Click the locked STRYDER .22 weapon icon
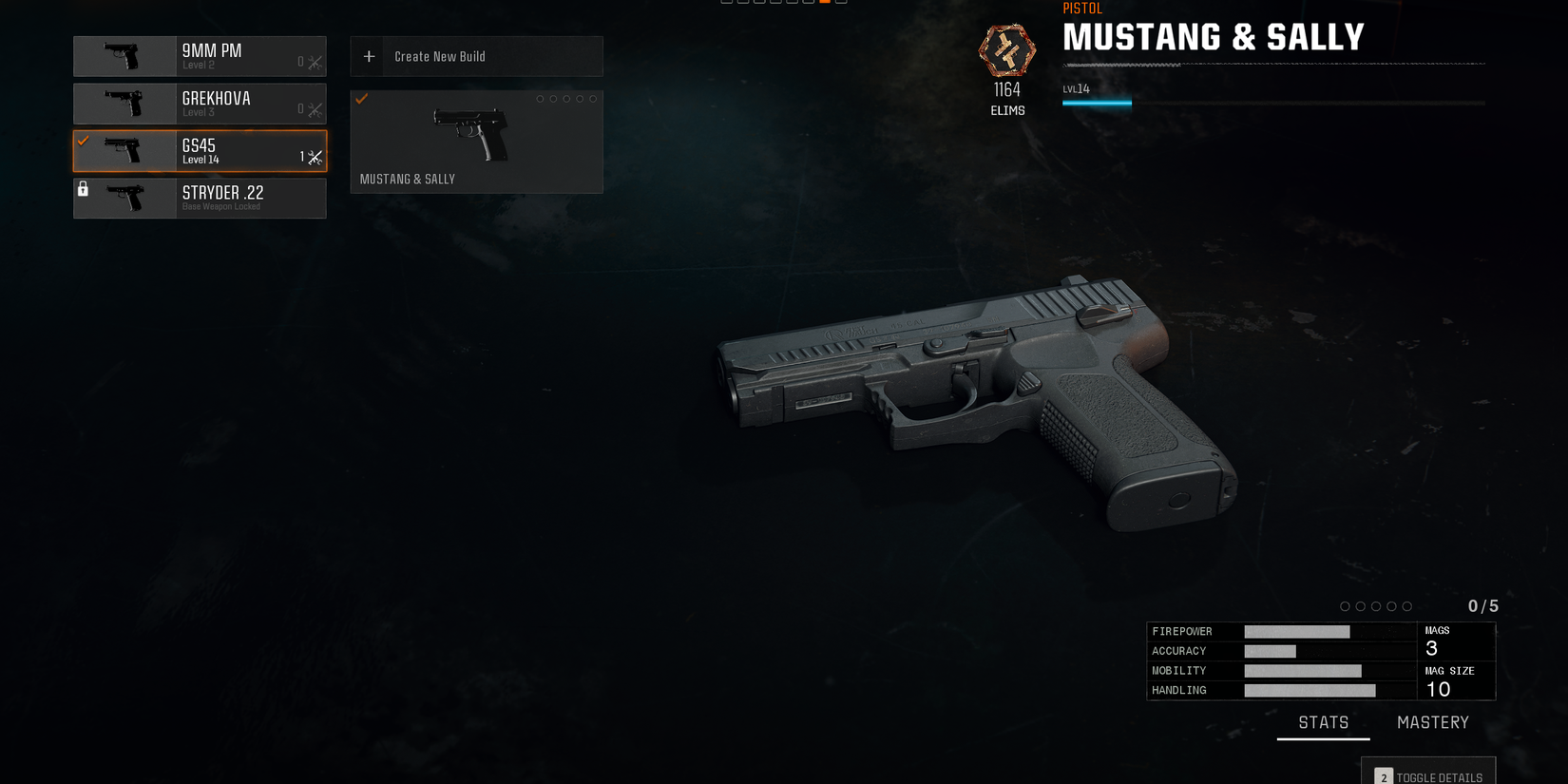Image resolution: width=1568 pixels, height=784 pixels. (124, 198)
